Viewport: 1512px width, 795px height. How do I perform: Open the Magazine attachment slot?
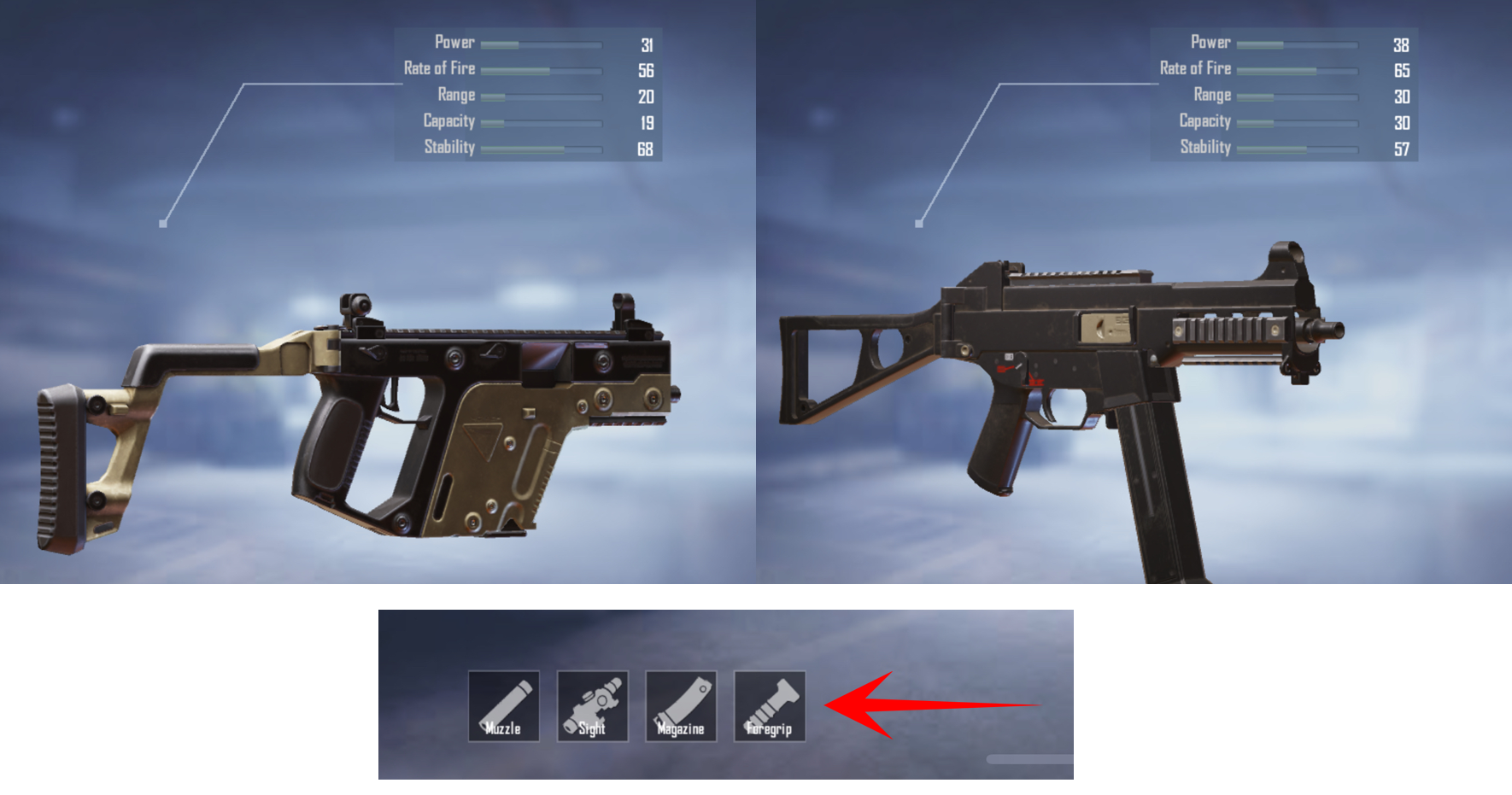680,704
